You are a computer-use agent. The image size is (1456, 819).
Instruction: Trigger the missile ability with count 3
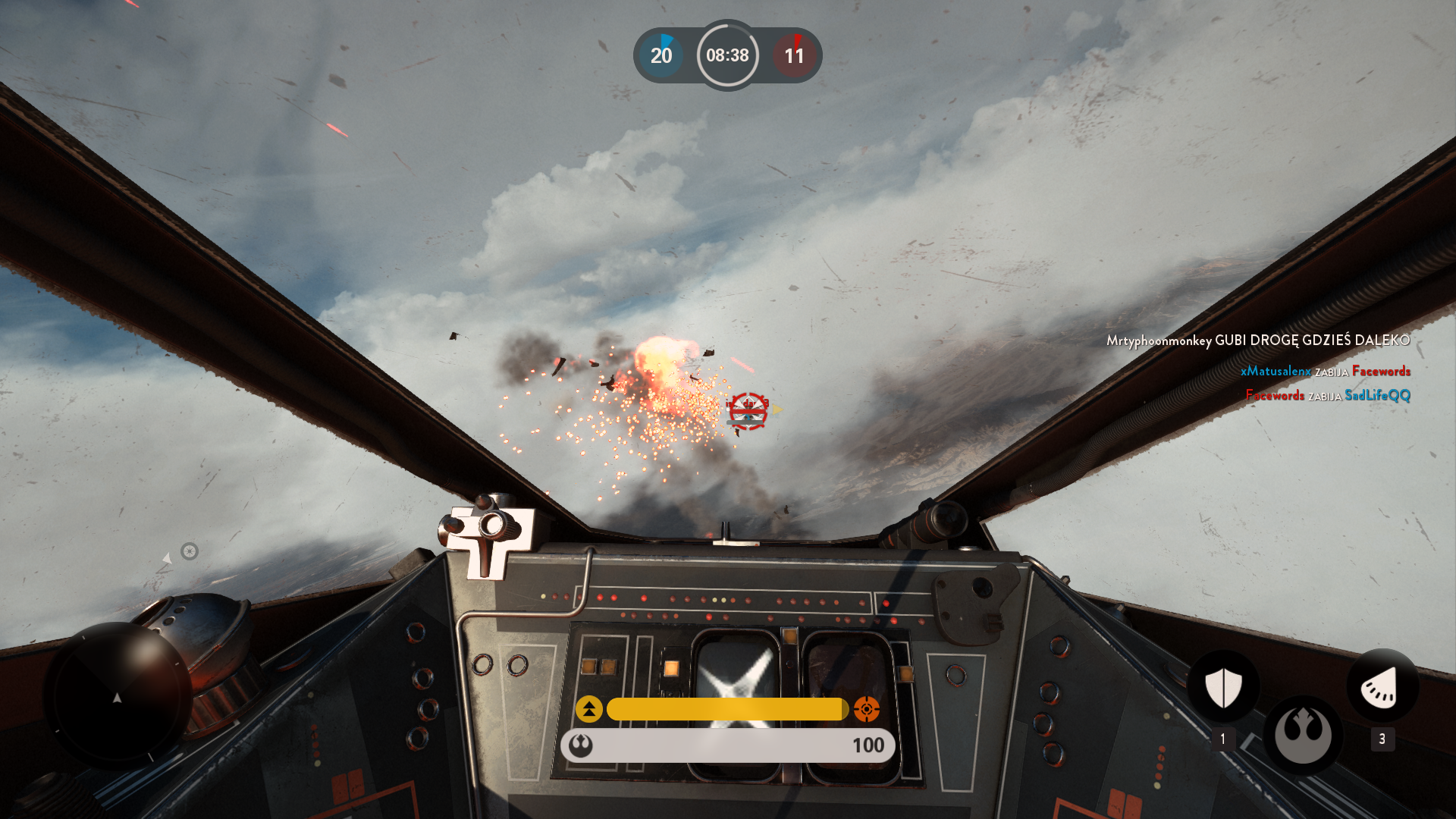[1382, 687]
